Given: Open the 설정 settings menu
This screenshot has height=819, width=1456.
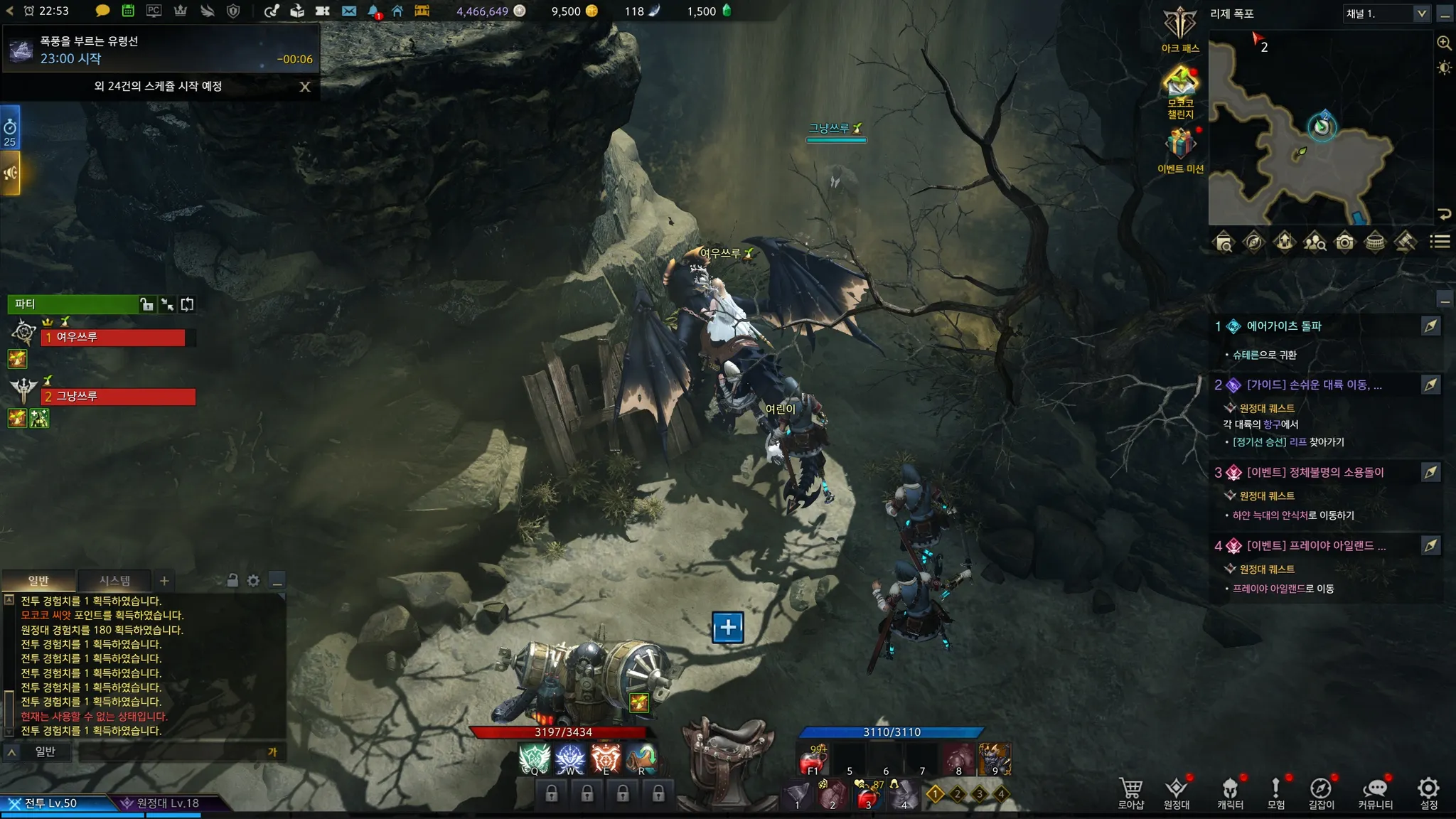Looking at the screenshot, I should [x=1428, y=793].
